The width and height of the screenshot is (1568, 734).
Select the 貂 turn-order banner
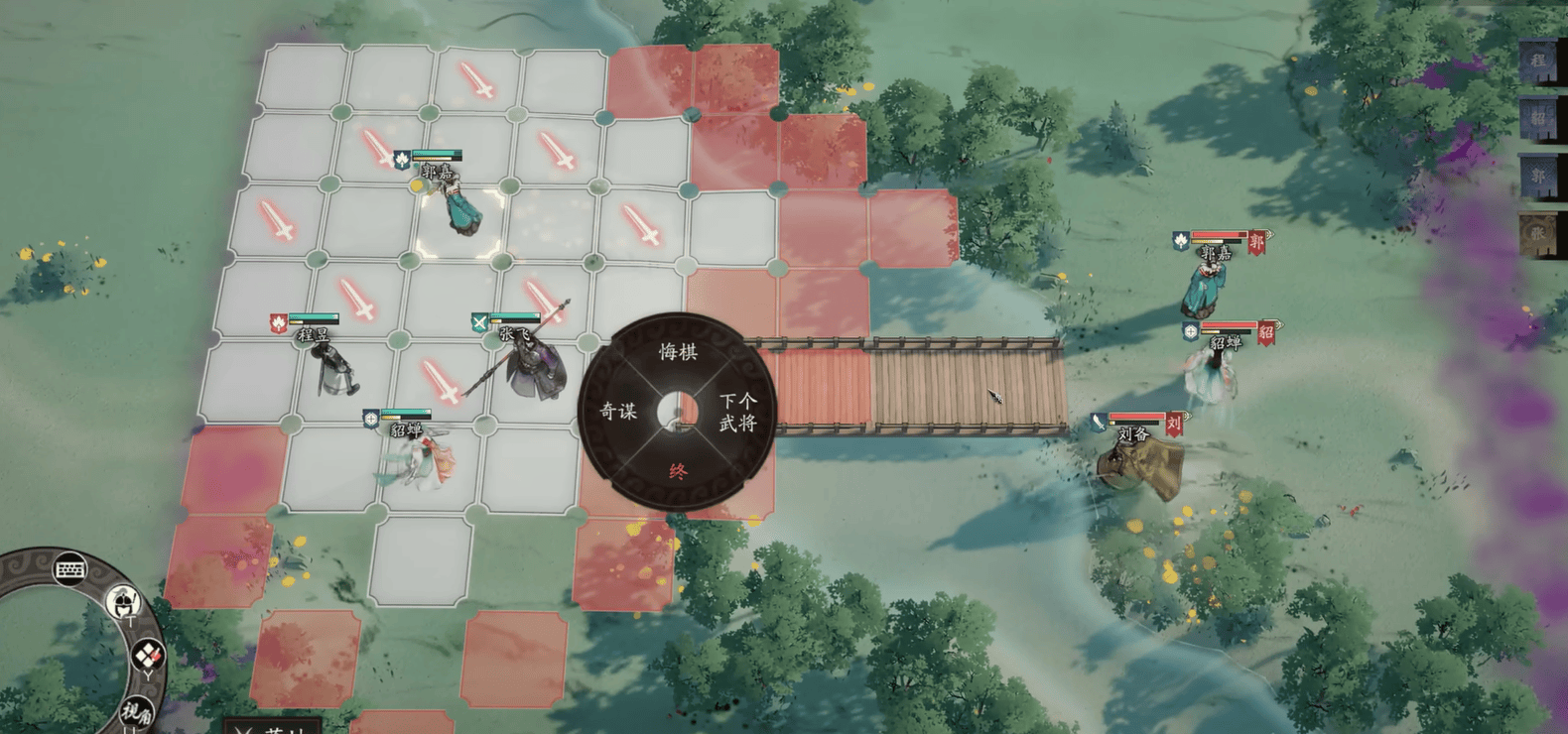pyautogui.click(x=1537, y=119)
